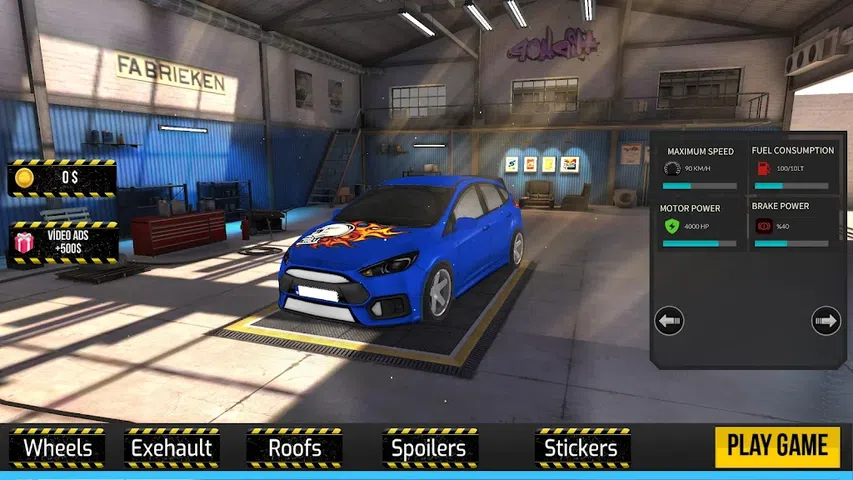853x480 pixels.
Task: Go to the previous car with left arrow
Action: coord(669,321)
